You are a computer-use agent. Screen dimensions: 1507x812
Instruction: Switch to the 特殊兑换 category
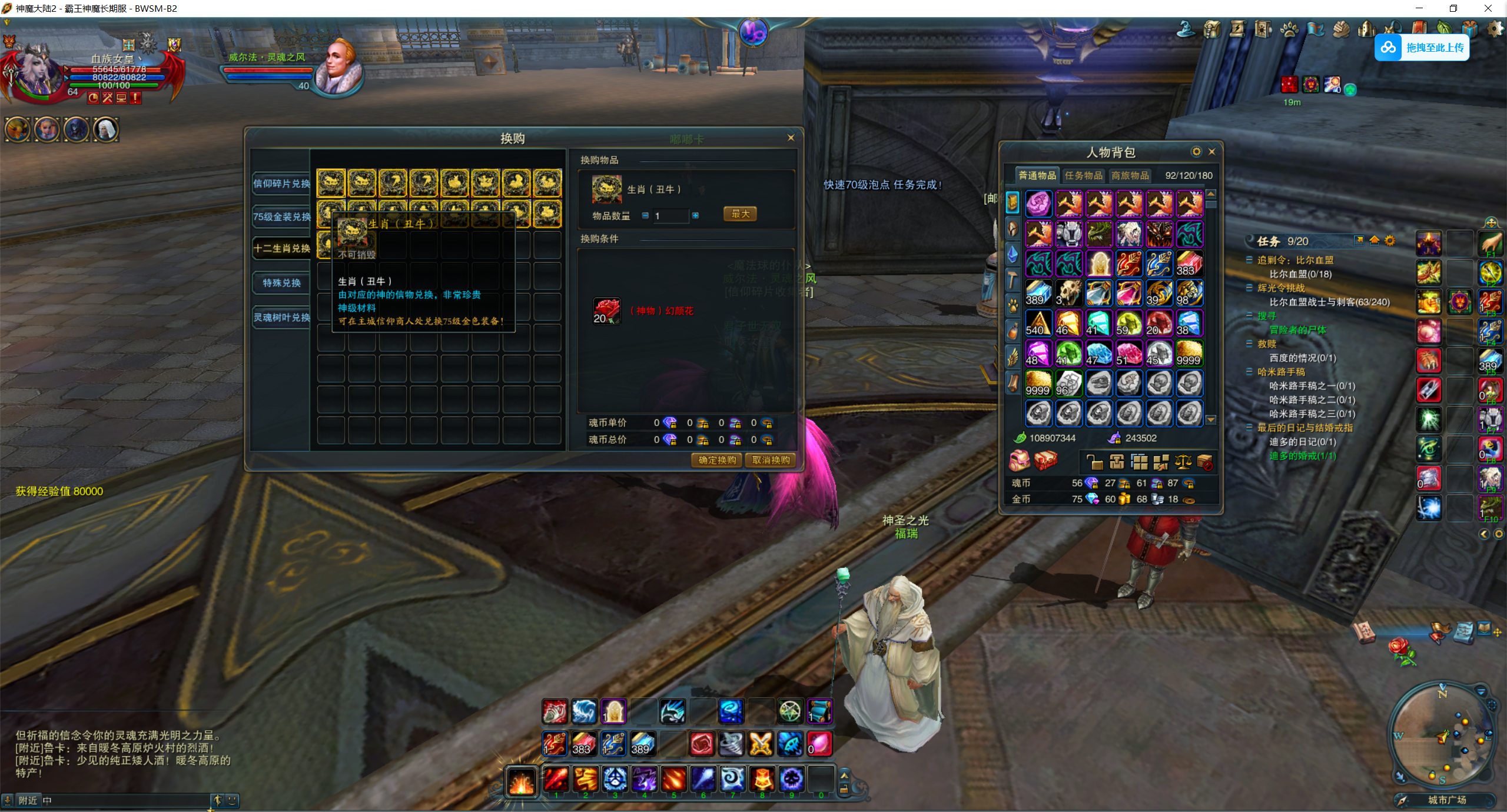tap(281, 283)
